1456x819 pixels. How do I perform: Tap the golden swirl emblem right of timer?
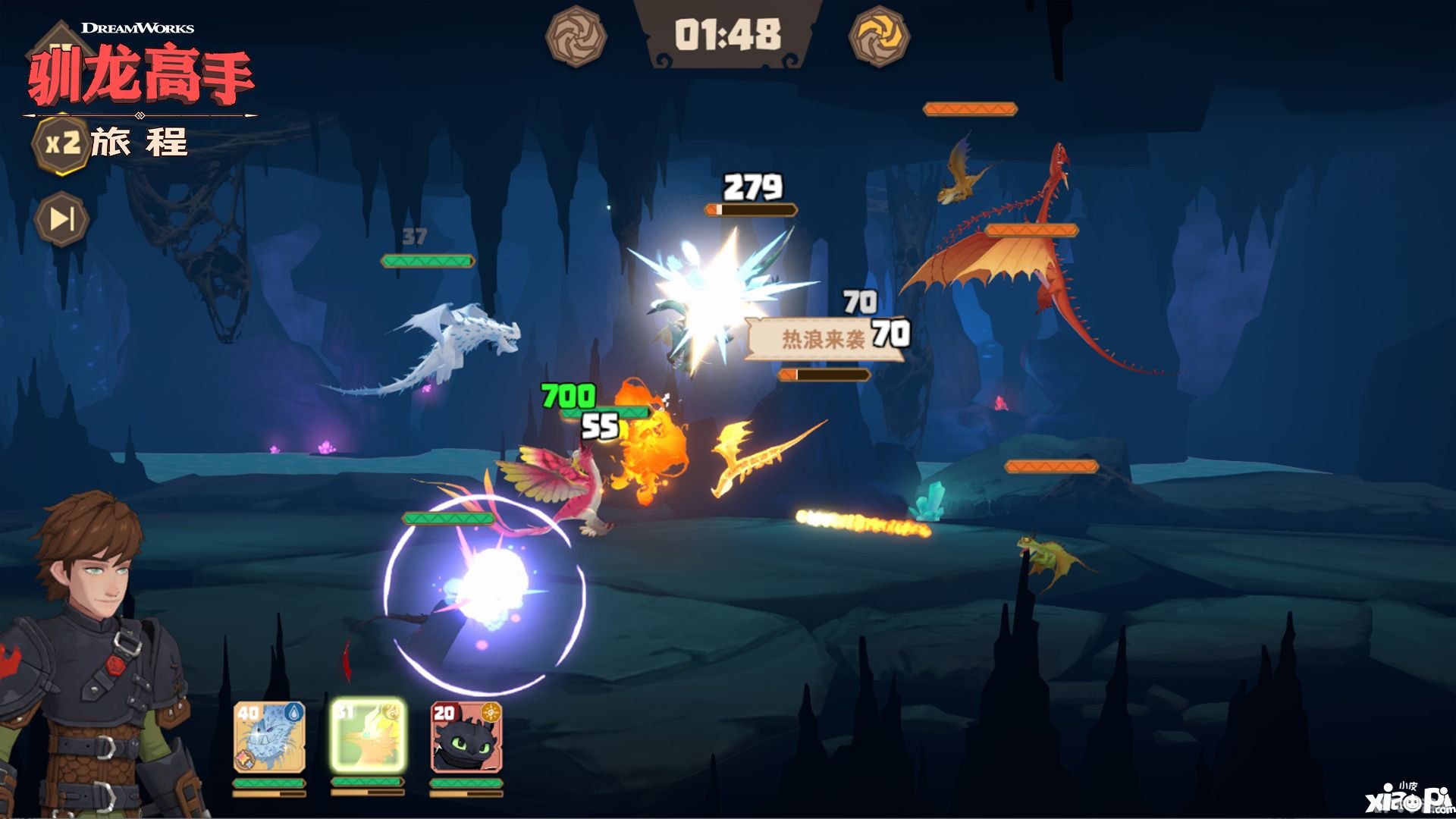click(879, 36)
